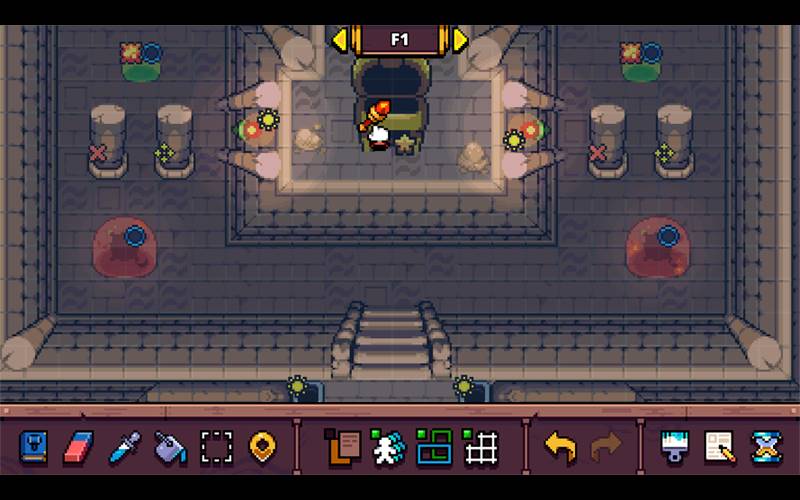This screenshot has width=800, height=500.
Task: Select the paintbrush theme tool
Action: click(x=675, y=448)
